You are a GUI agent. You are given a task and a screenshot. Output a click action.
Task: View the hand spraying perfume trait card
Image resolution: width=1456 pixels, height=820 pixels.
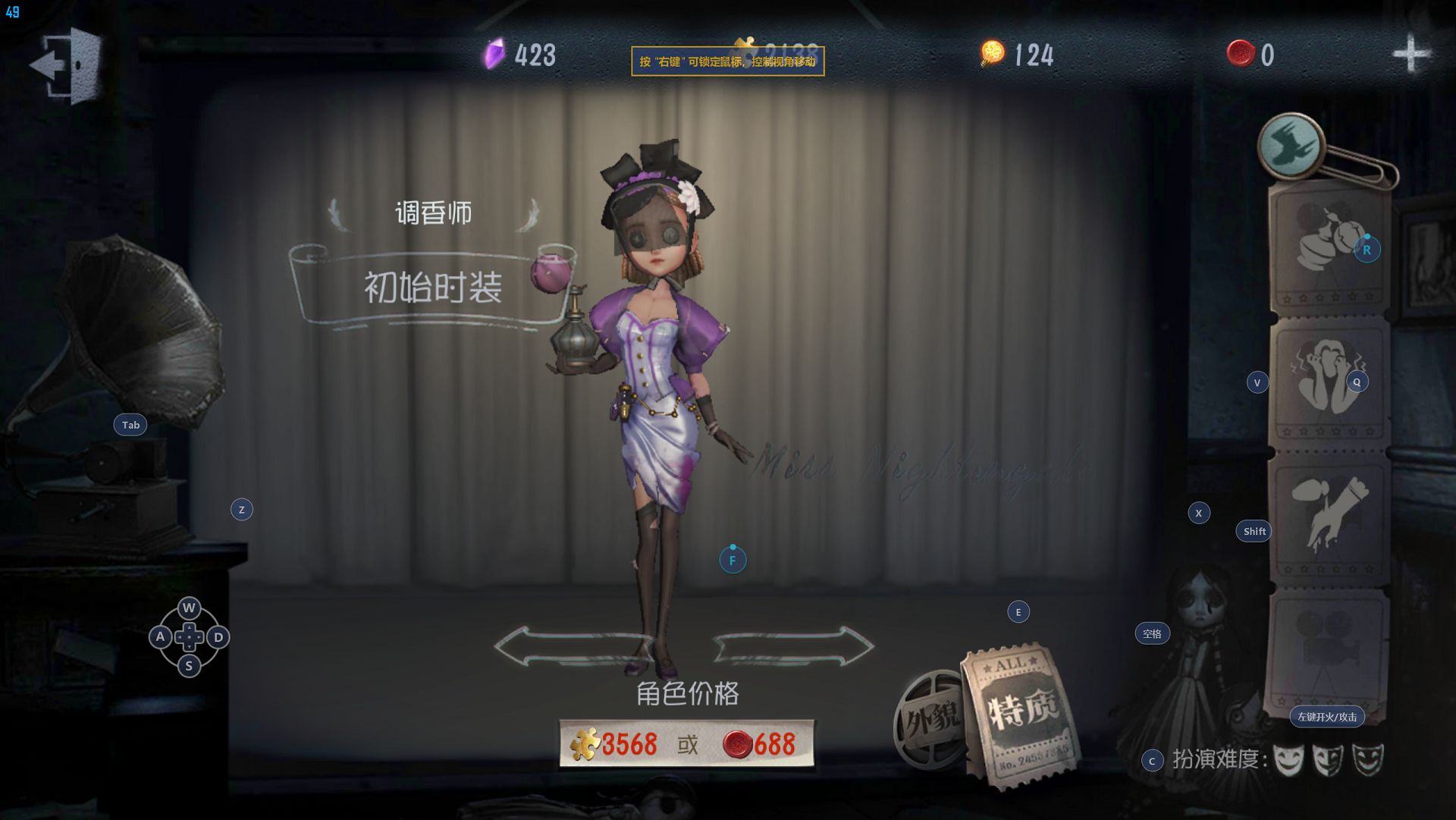(x=1329, y=516)
